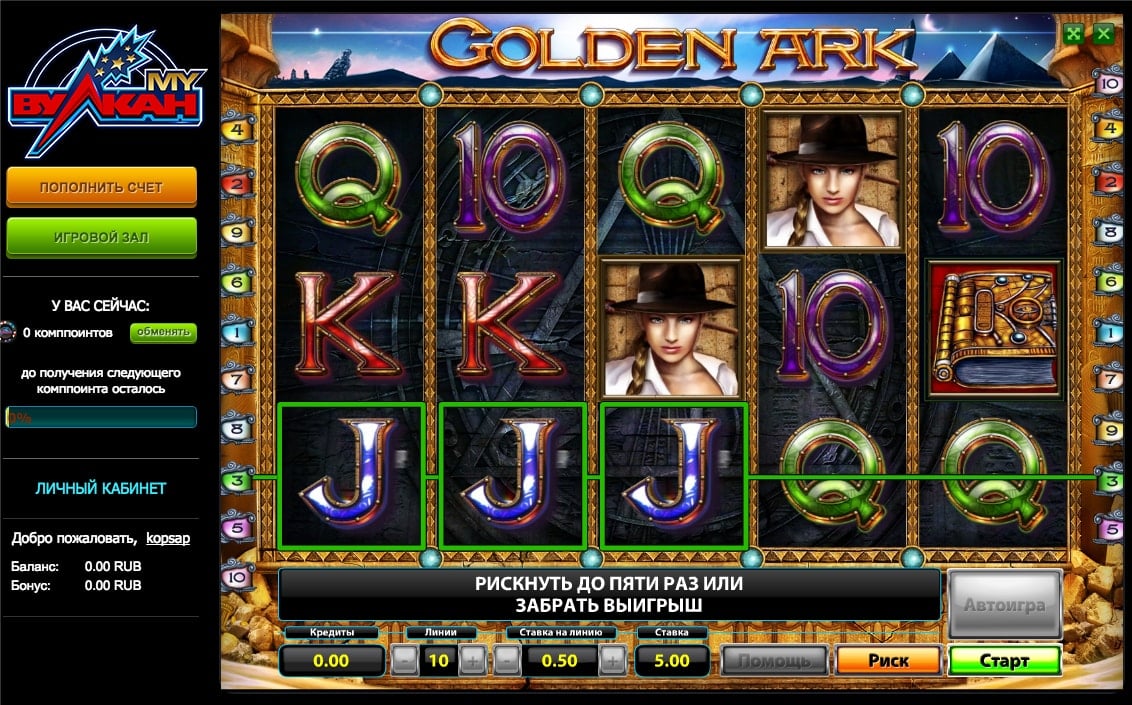
Task: Click the orange Пополнить счет button
Action: [x=101, y=187]
